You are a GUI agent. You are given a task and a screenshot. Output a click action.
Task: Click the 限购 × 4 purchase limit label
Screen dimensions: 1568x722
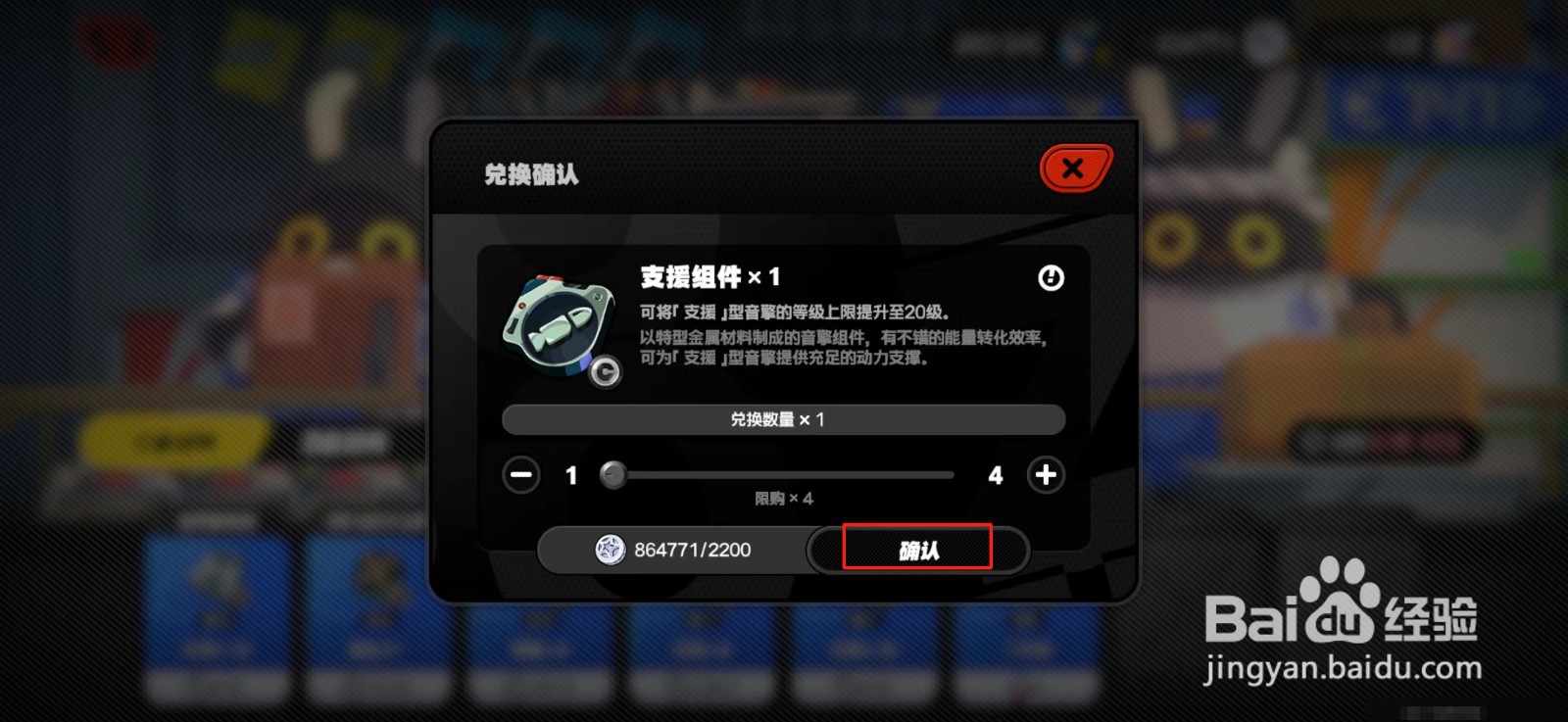coord(782,499)
